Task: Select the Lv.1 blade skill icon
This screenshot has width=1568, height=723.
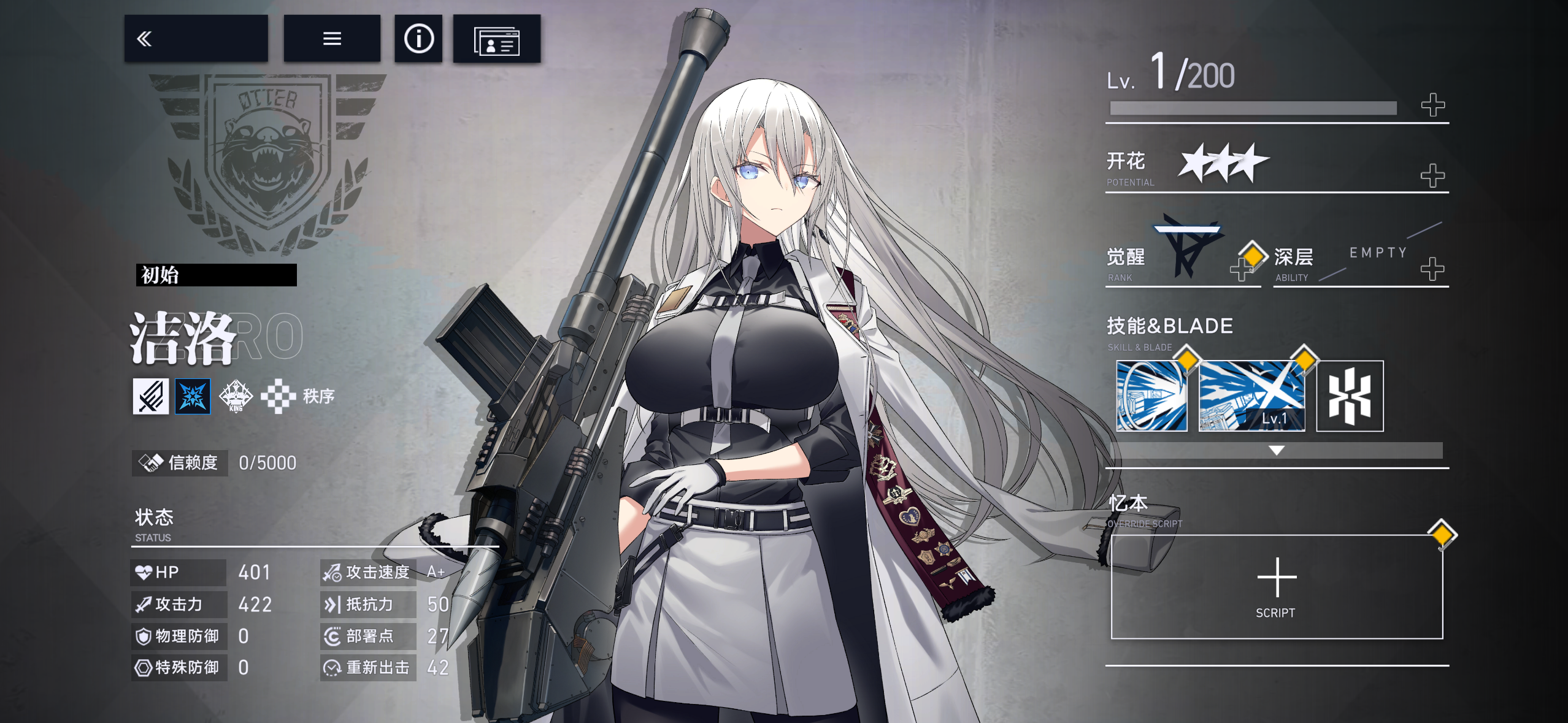Action: 1251,396
